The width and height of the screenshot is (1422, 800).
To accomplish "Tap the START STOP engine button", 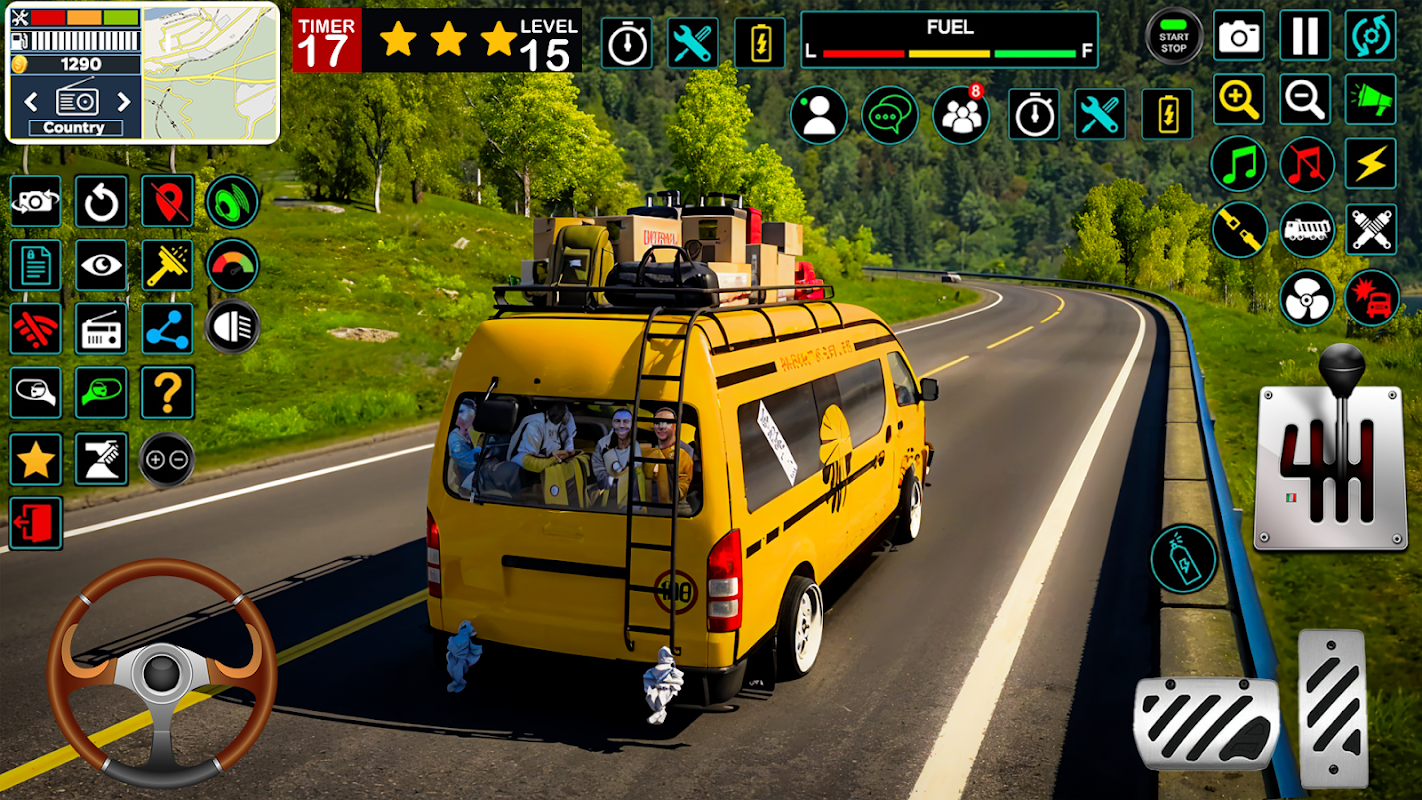I will tap(1174, 39).
